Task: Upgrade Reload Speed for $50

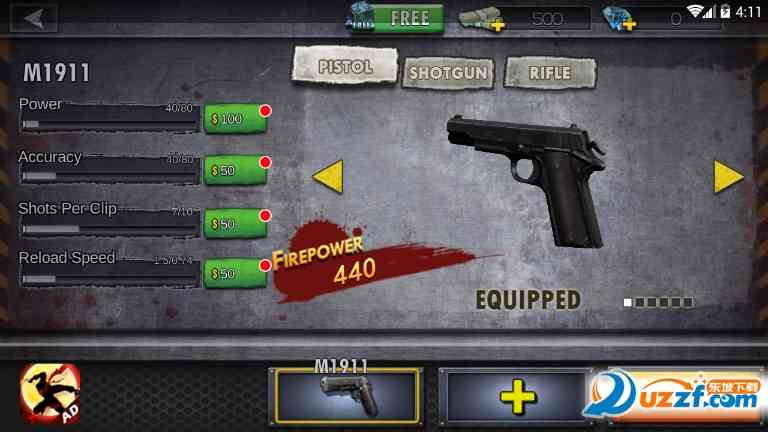Action: tap(235, 272)
